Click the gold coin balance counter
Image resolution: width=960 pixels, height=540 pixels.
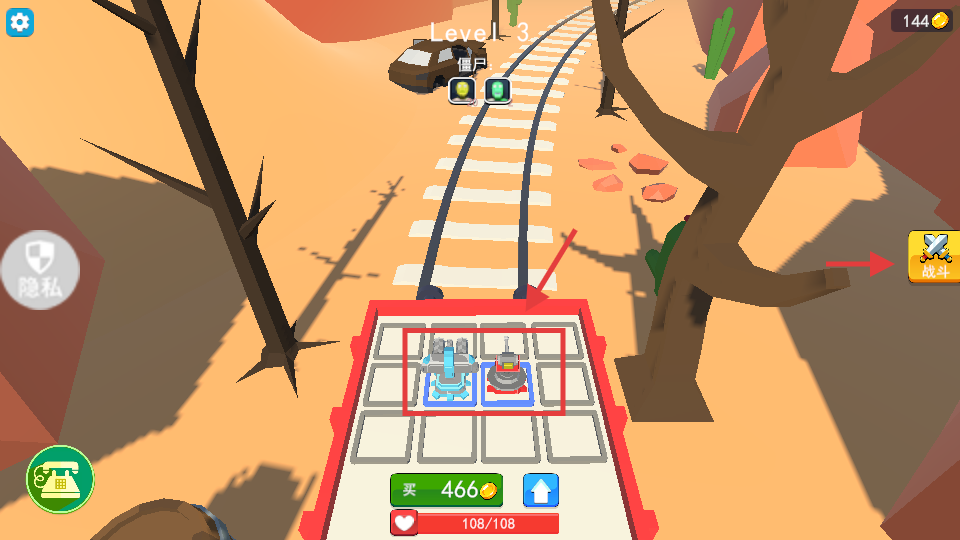click(x=923, y=21)
